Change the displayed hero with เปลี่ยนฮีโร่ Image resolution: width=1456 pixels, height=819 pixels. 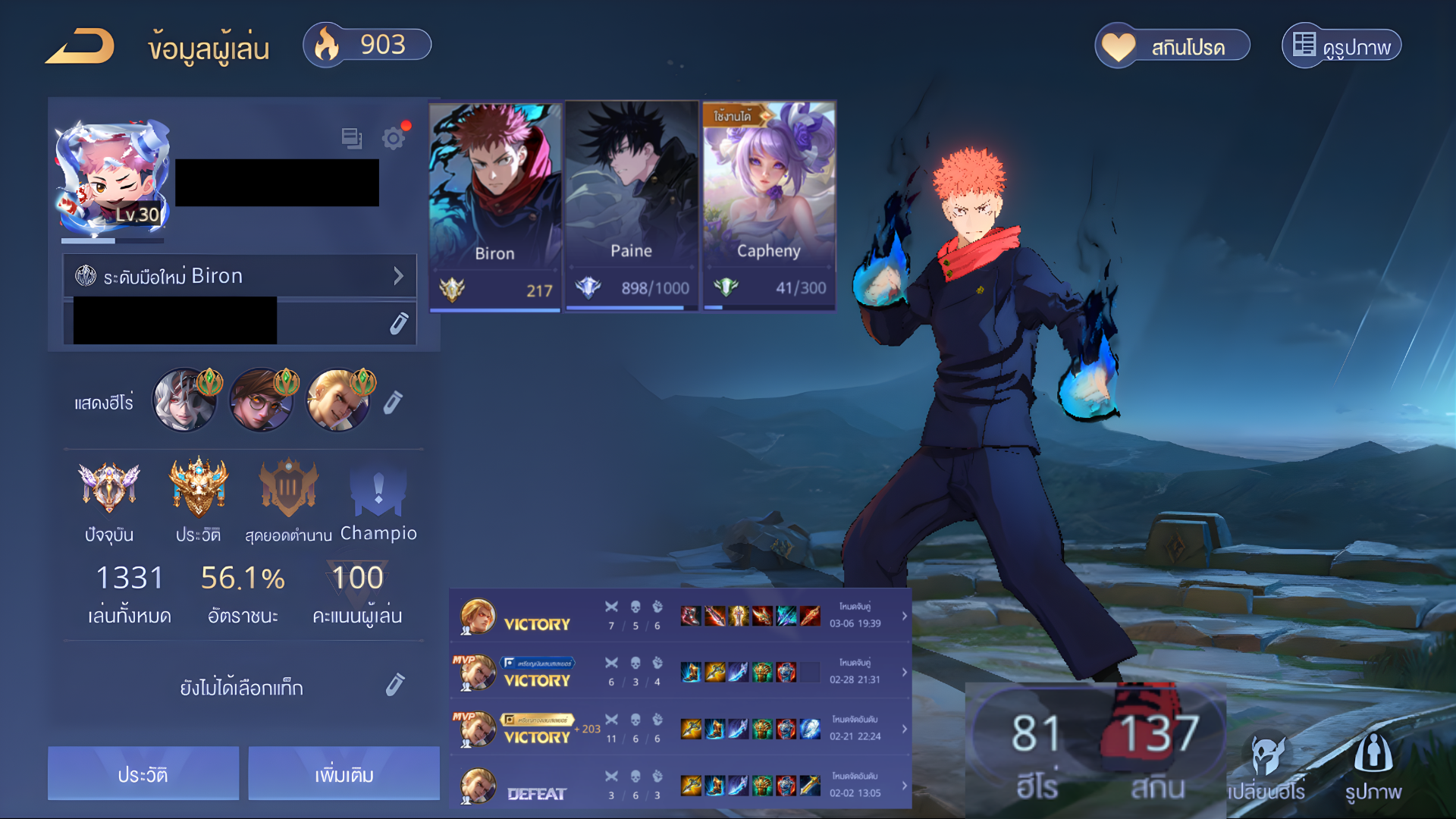[1266, 767]
